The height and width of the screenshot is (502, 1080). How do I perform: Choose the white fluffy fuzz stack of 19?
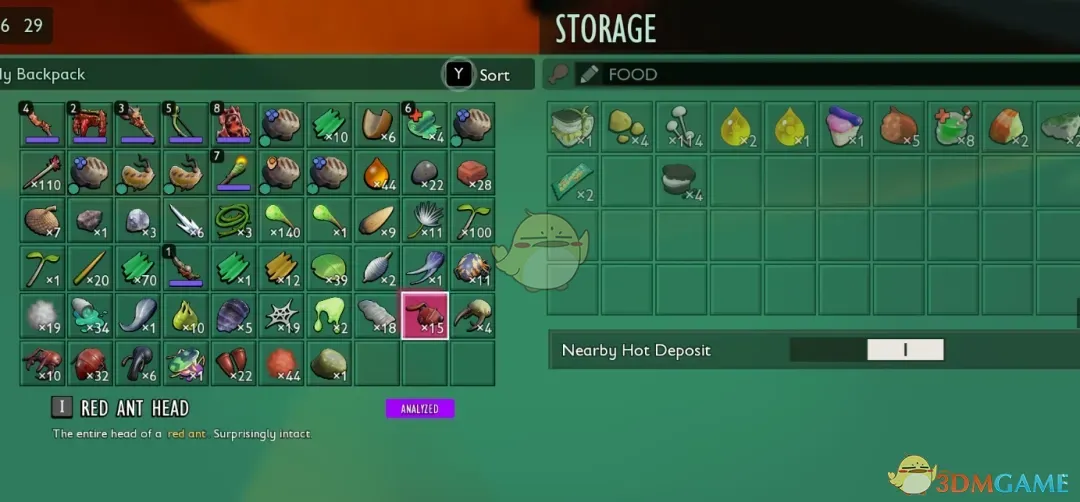tap(41, 315)
